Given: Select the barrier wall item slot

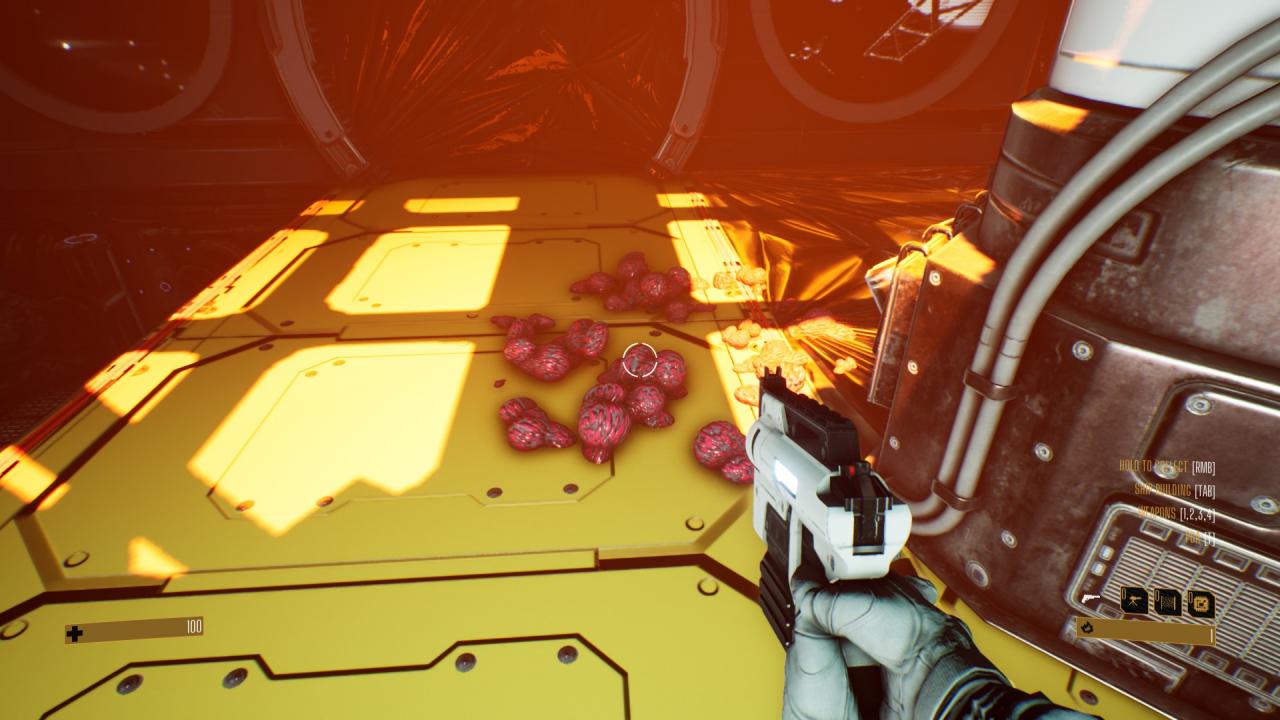Looking at the screenshot, I should 1167,602.
